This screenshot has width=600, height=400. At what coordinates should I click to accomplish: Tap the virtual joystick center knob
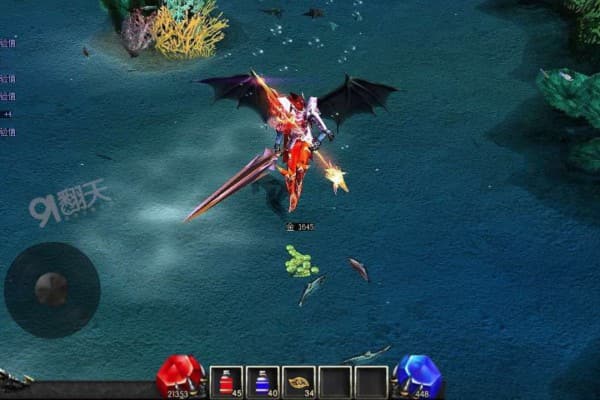pyautogui.click(x=51, y=289)
